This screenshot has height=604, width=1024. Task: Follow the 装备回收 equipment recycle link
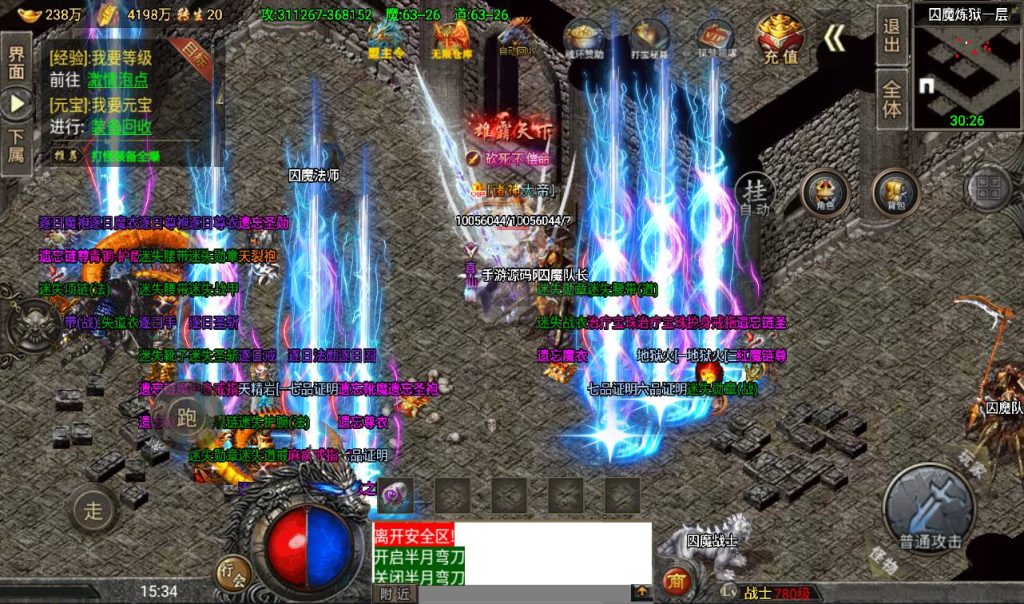(x=122, y=127)
